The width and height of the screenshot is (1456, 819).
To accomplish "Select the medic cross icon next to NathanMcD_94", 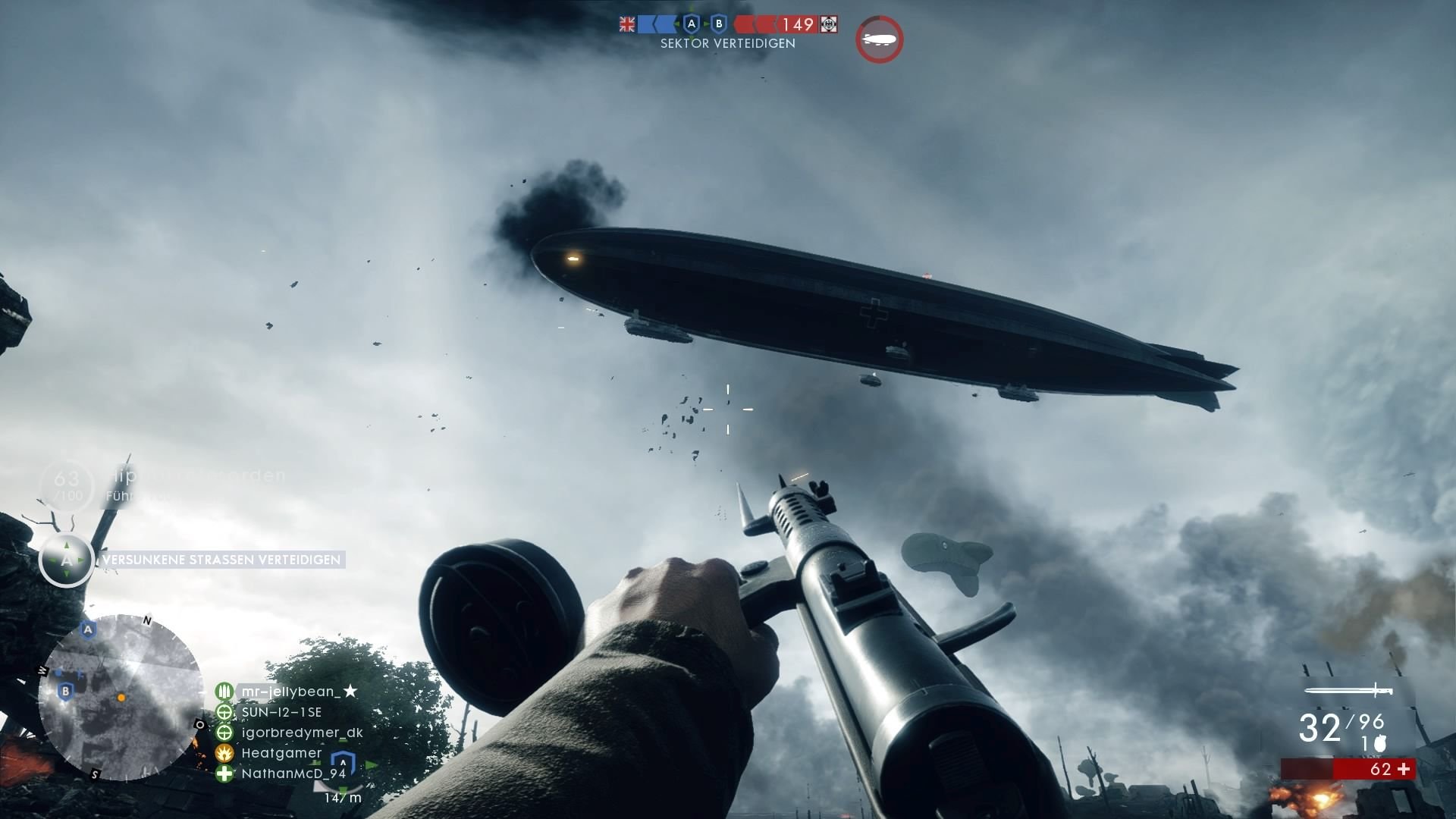I will [x=224, y=774].
